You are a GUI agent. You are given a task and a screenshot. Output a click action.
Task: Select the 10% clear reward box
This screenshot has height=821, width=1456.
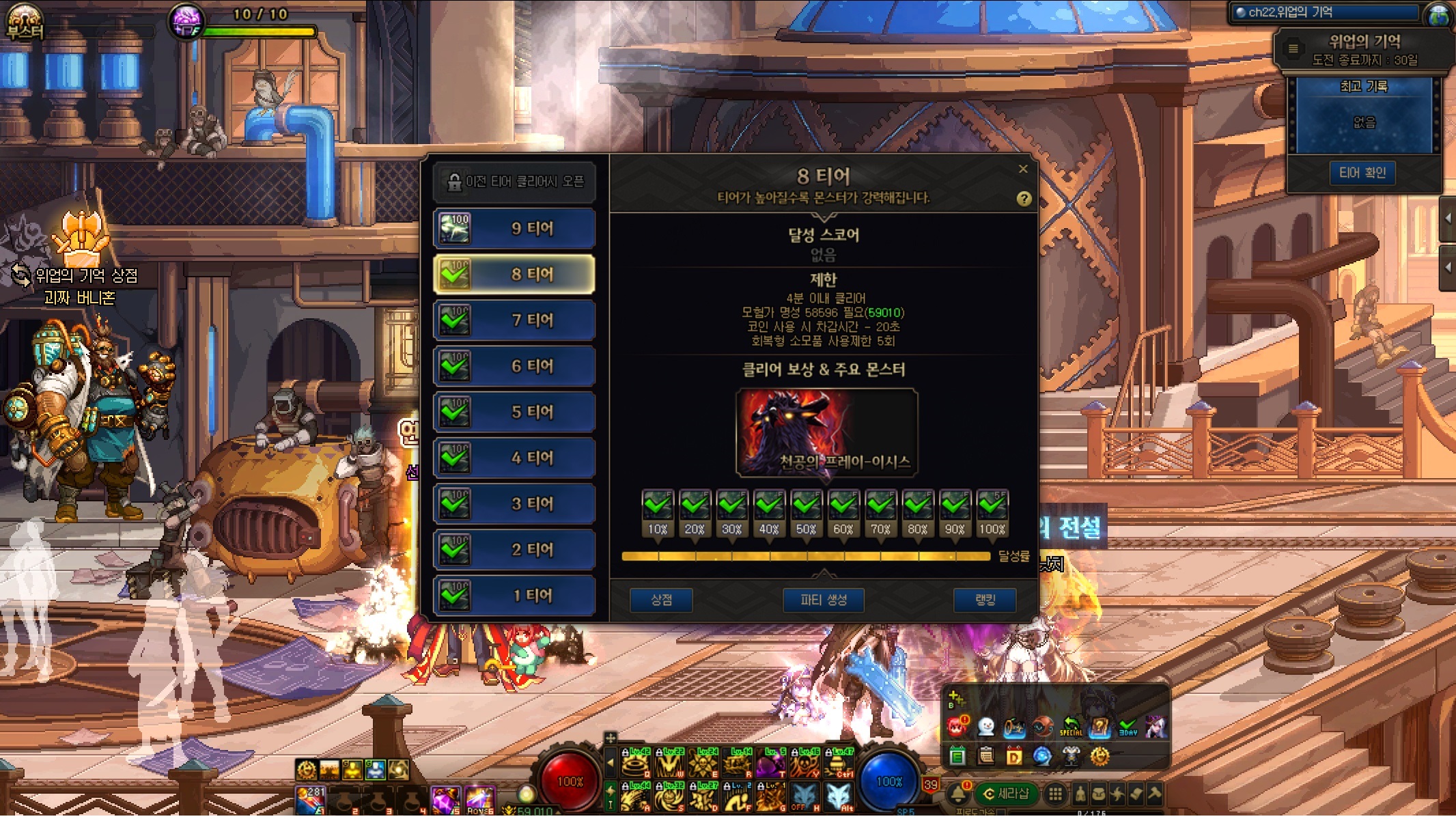(x=657, y=506)
